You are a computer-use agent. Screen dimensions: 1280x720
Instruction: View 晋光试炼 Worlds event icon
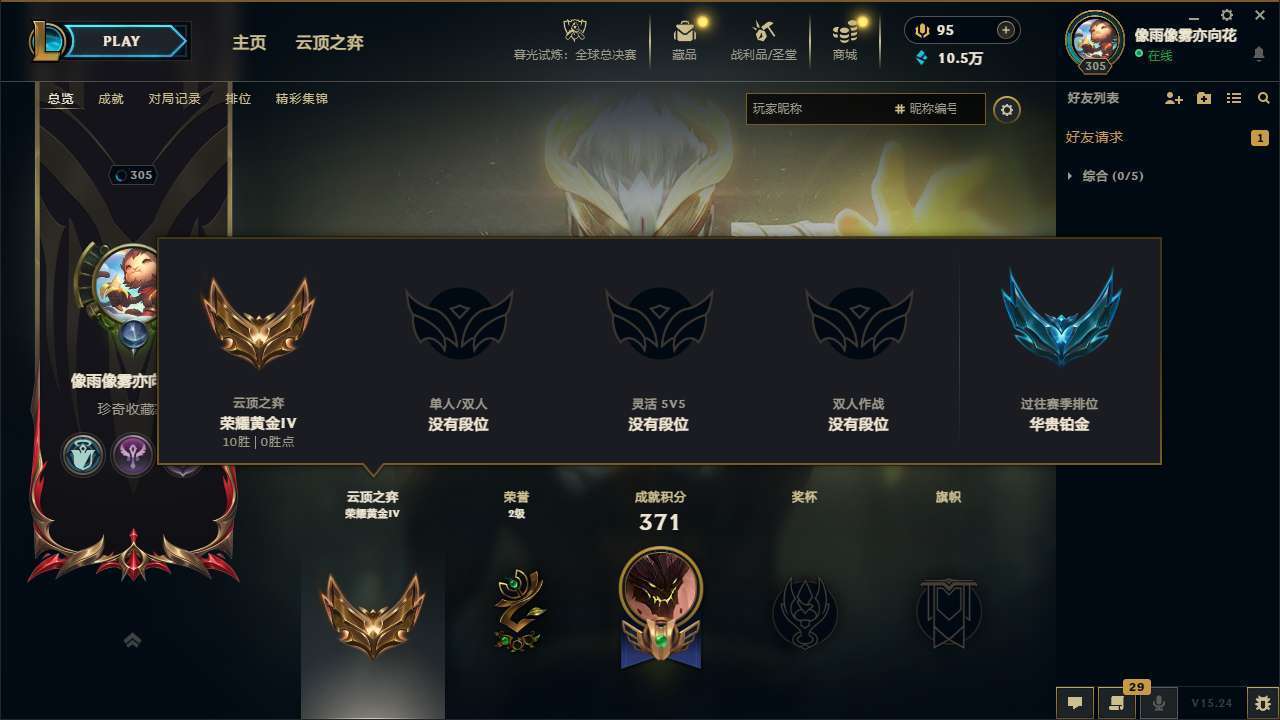(x=574, y=30)
